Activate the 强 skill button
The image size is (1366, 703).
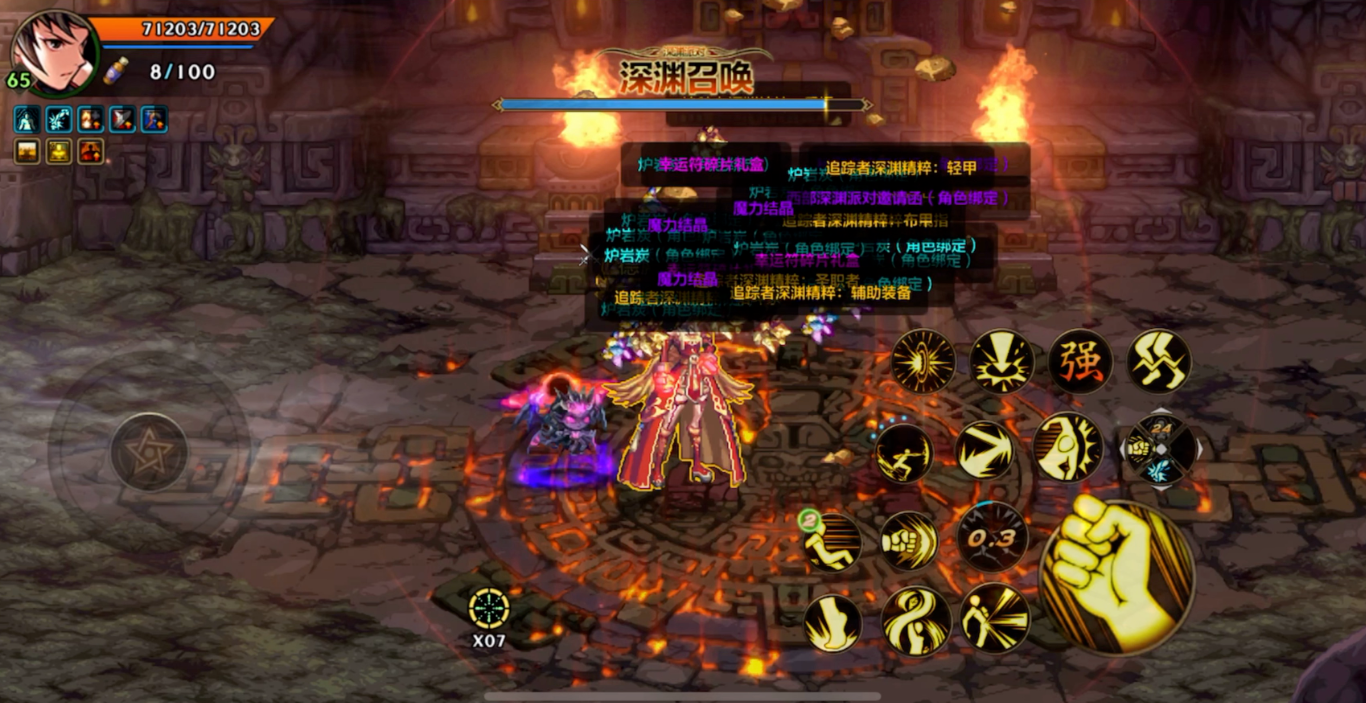tap(1081, 361)
